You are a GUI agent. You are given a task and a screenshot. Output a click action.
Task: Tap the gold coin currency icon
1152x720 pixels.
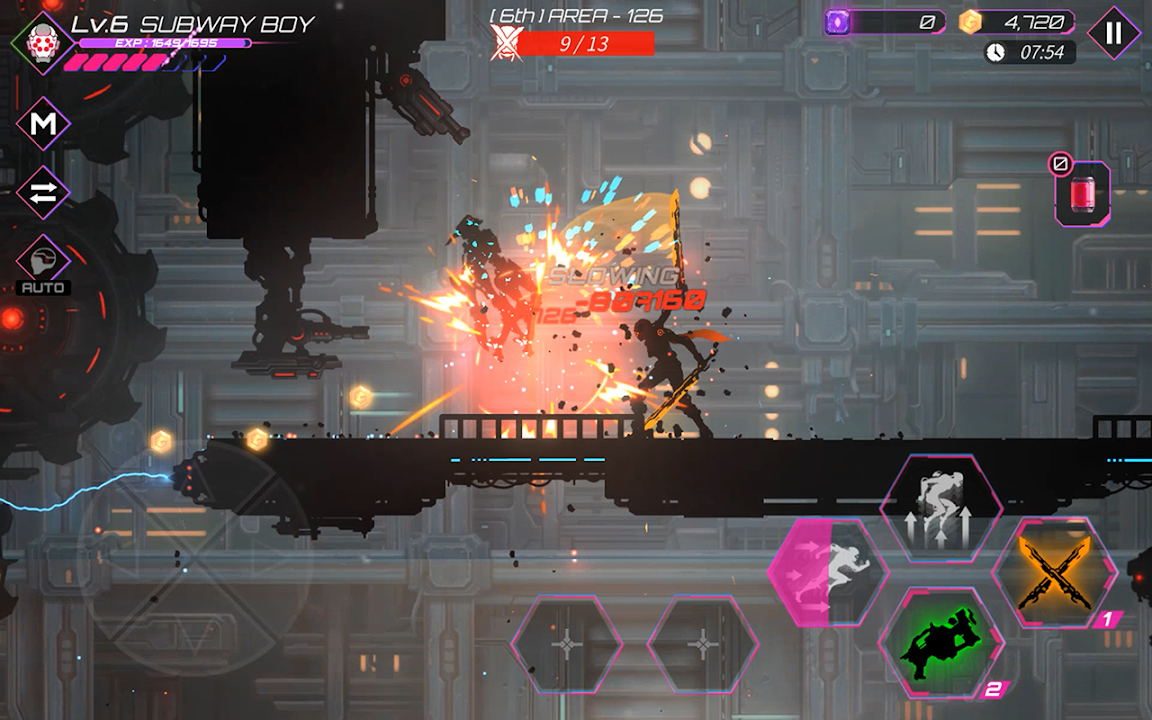(x=970, y=22)
